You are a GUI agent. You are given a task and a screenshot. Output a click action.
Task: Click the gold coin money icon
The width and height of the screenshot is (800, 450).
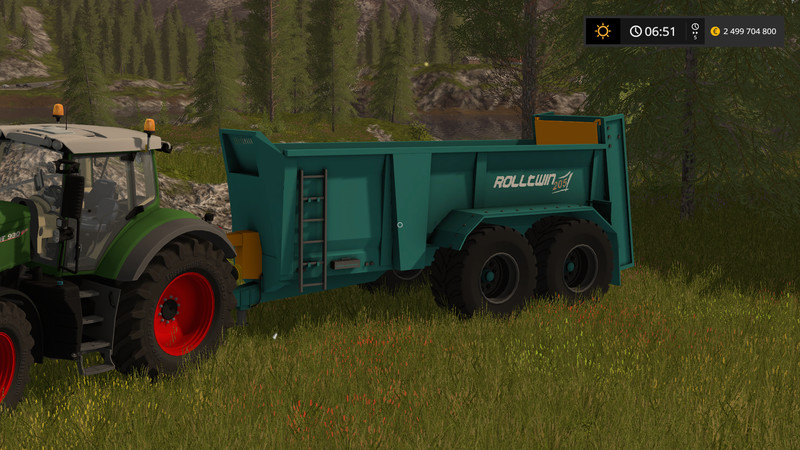[715, 31]
